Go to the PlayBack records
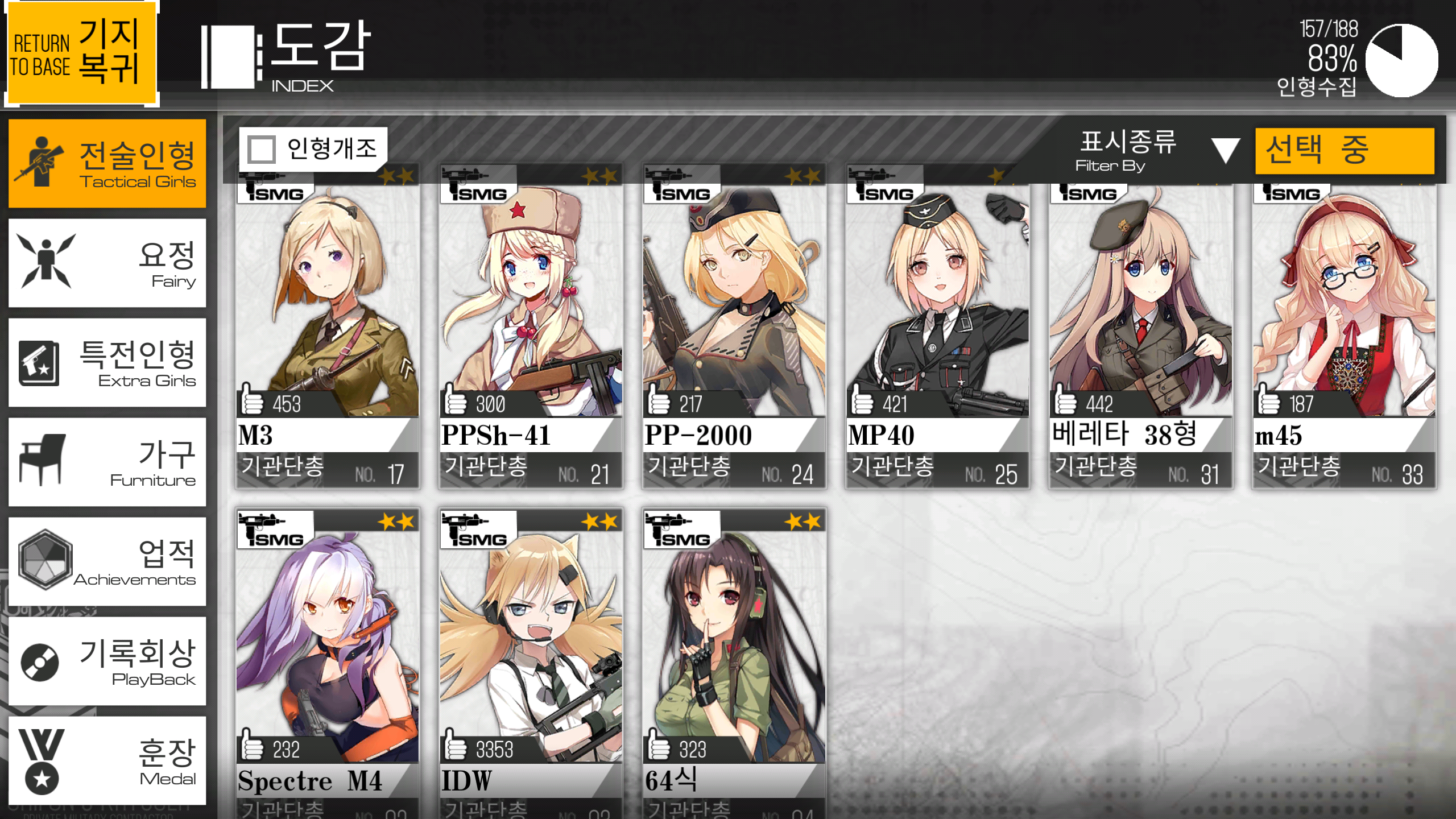Viewport: 1456px width, 819px height. [107, 661]
